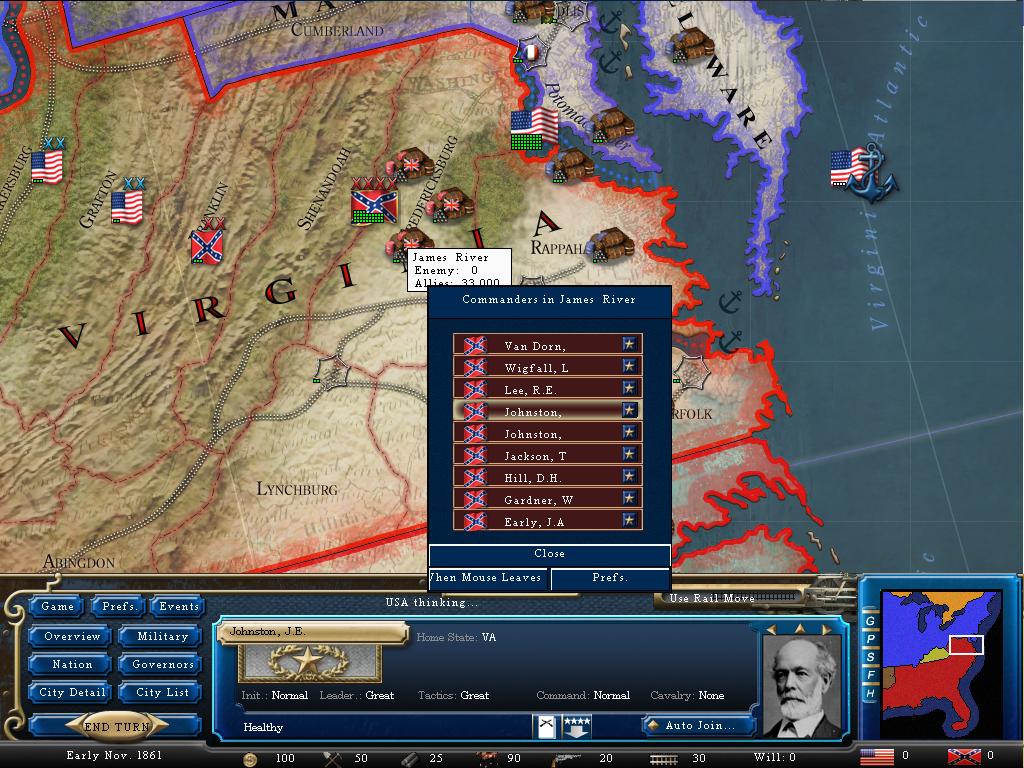The height and width of the screenshot is (768, 1024).
Task: Open the Overview screen
Action: [72, 637]
